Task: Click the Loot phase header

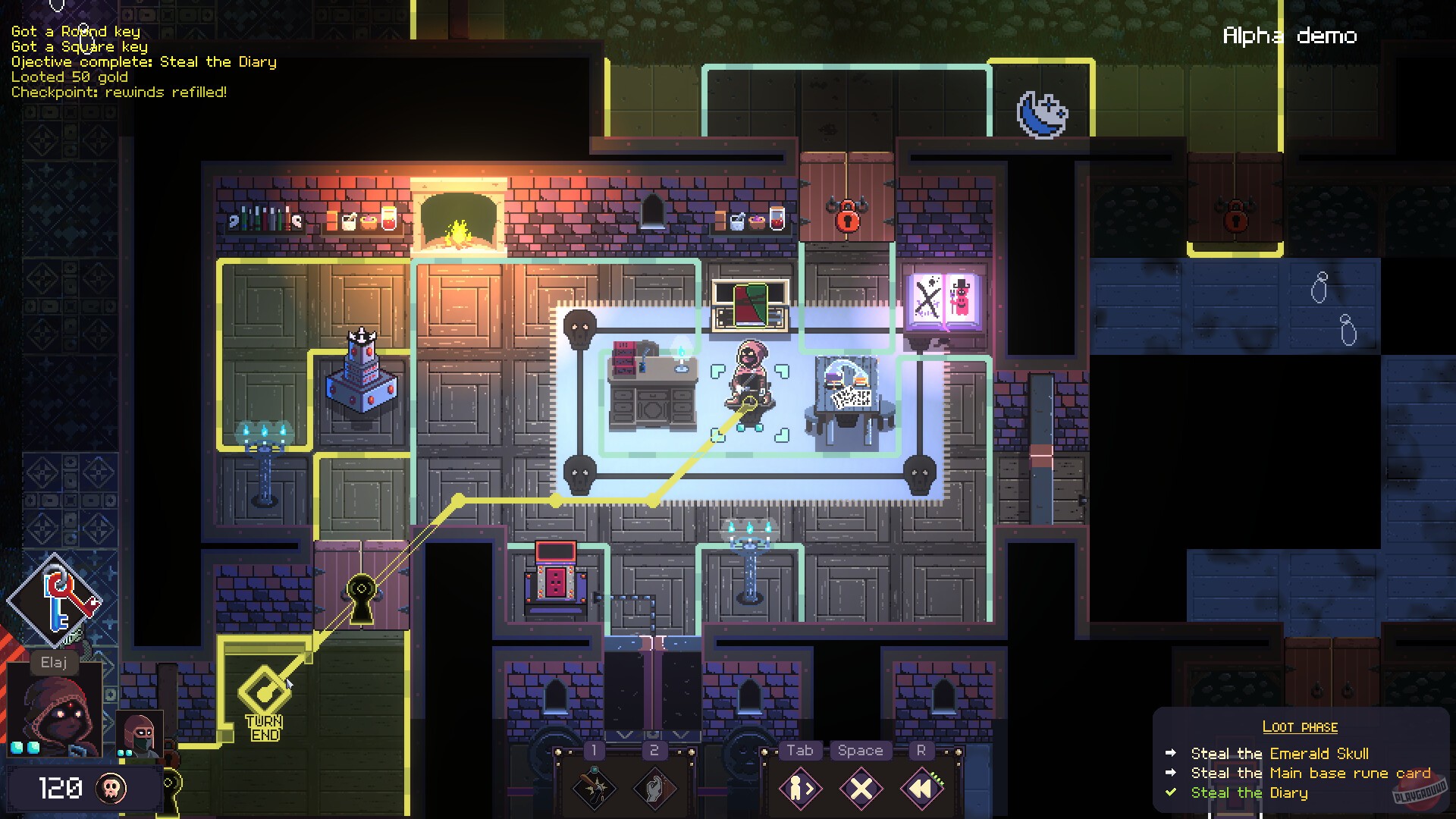Action: coord(1300,726)
